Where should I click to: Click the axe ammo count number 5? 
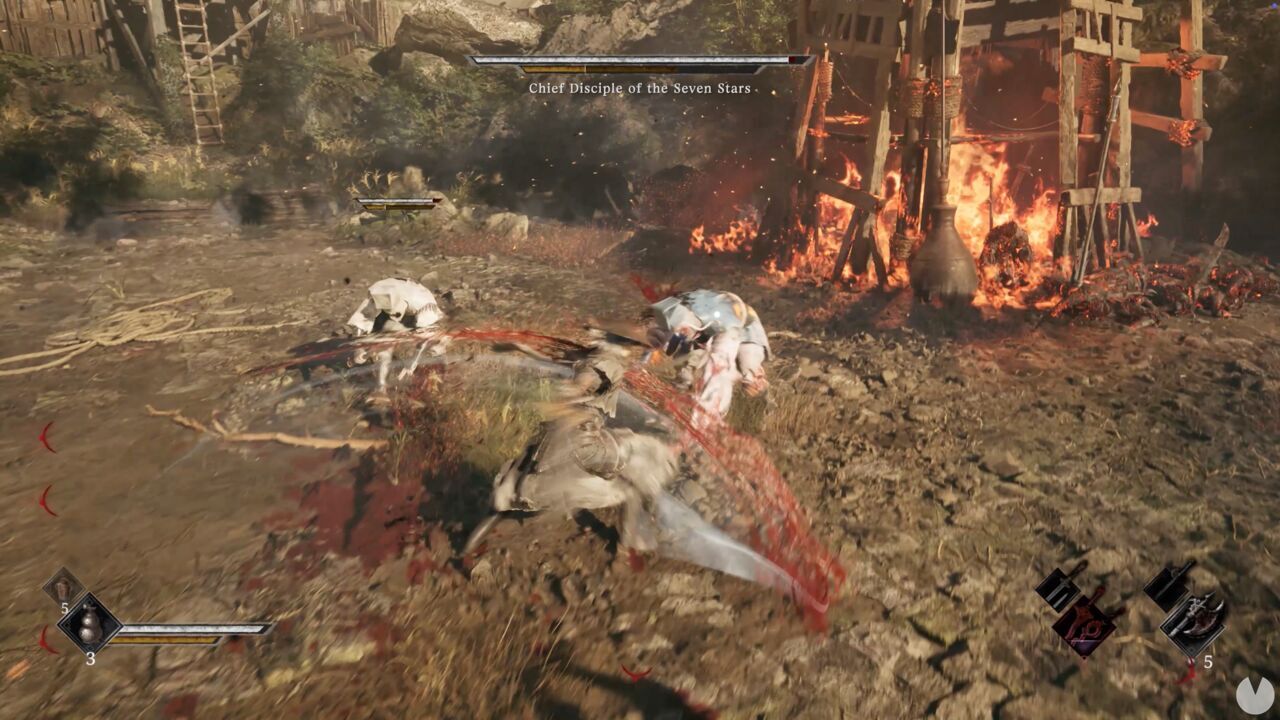1208,662
